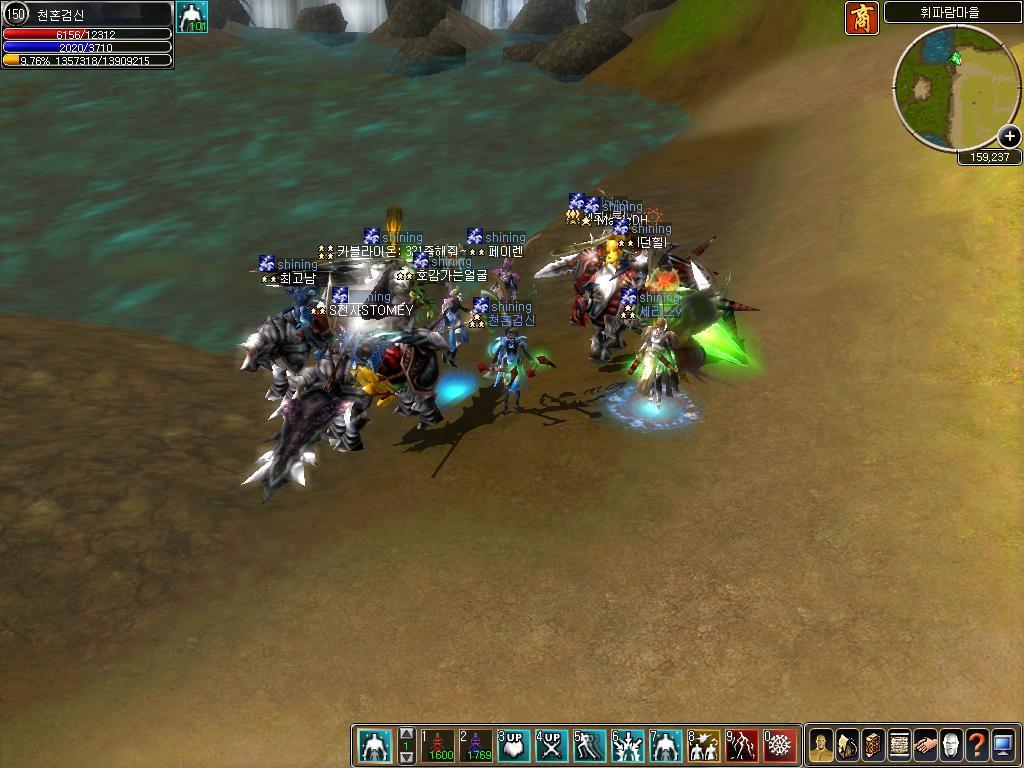The width and height of the screenshot is (1024, 768).
Task: Expand the minimap with the plus button
Action: 1009,137
